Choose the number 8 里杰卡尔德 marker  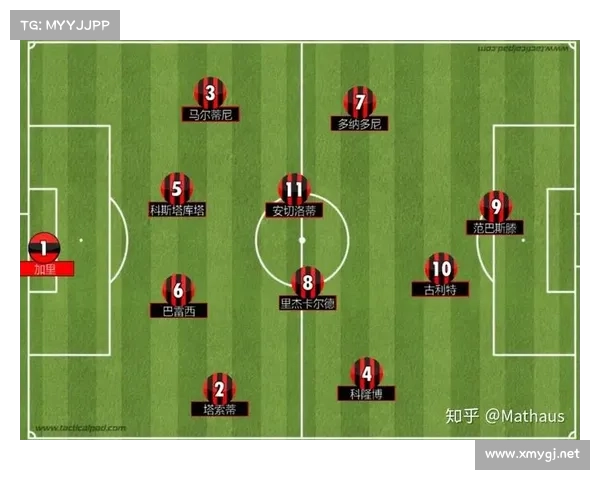pos(307,282)
